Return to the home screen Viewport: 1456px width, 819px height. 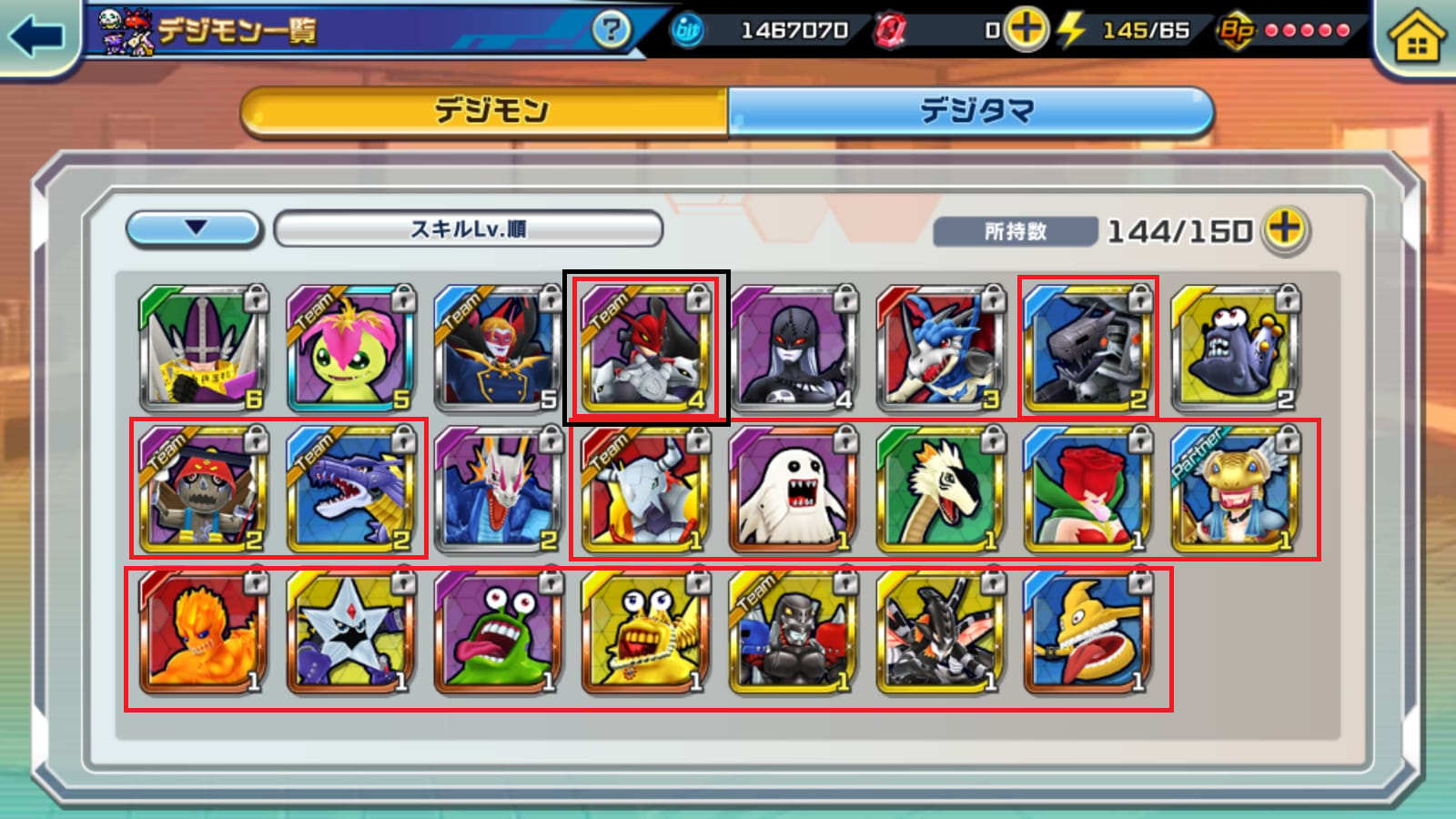pos(1416,38)
